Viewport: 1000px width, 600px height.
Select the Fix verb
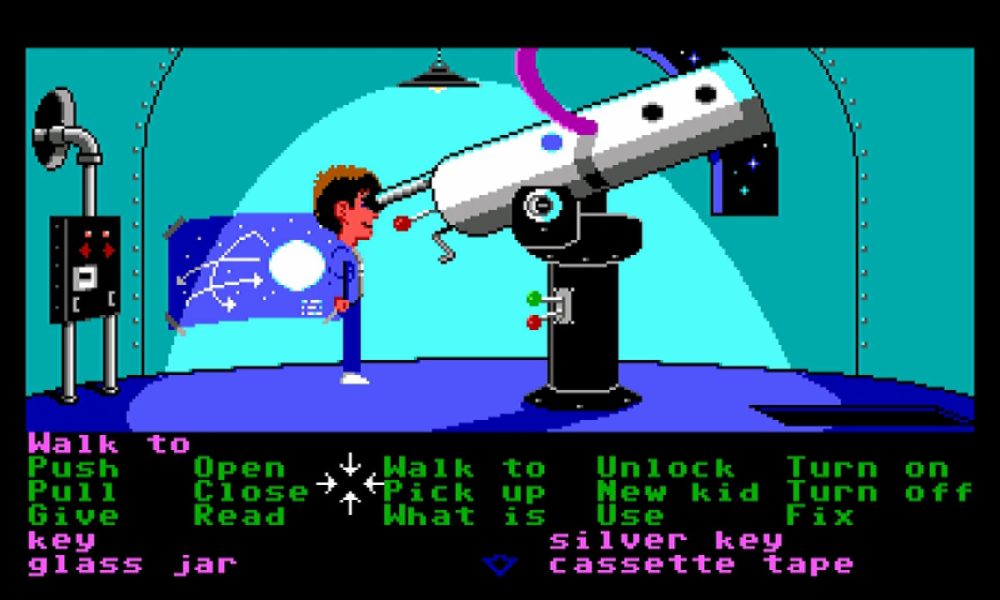pos(820,516)
